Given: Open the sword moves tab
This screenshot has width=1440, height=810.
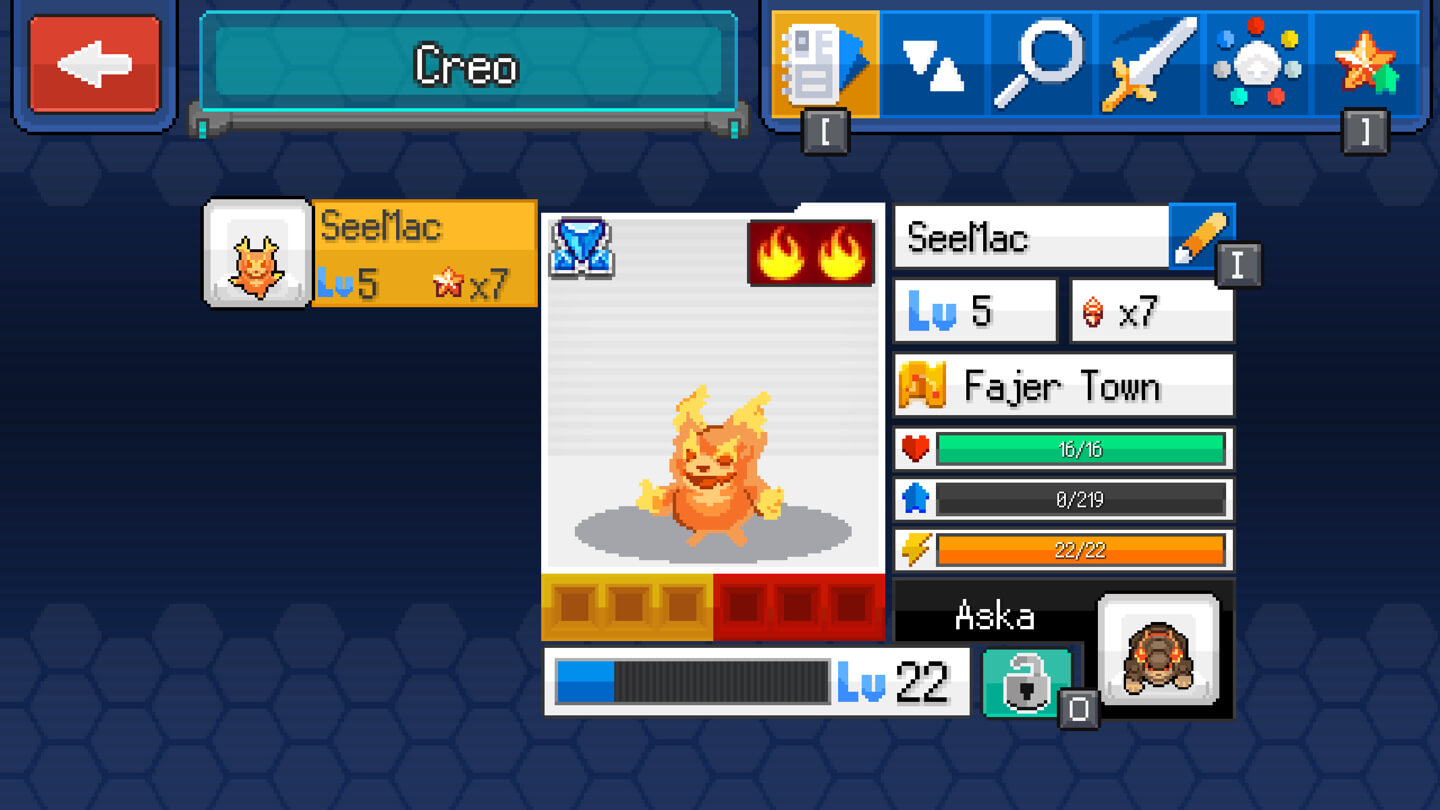Looking at the screenshot, I should (1148, 65).
